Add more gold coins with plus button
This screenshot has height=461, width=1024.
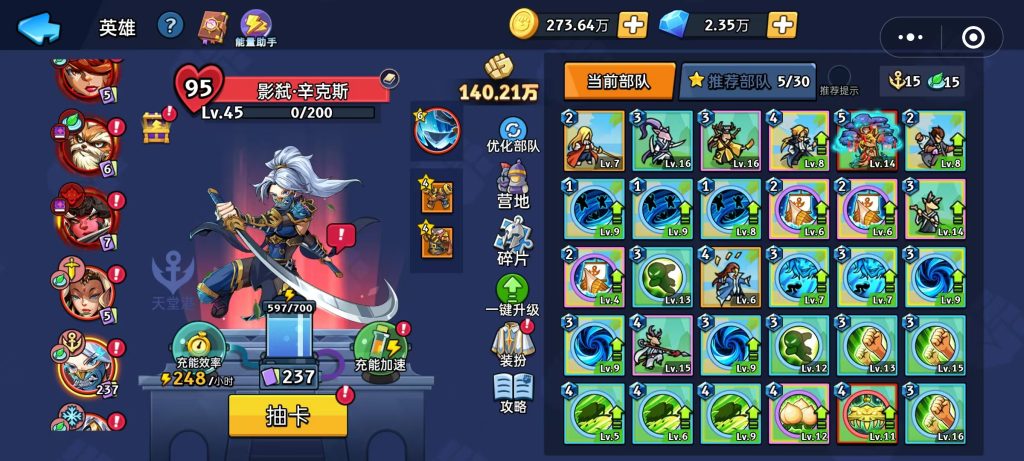pos(633,24)
